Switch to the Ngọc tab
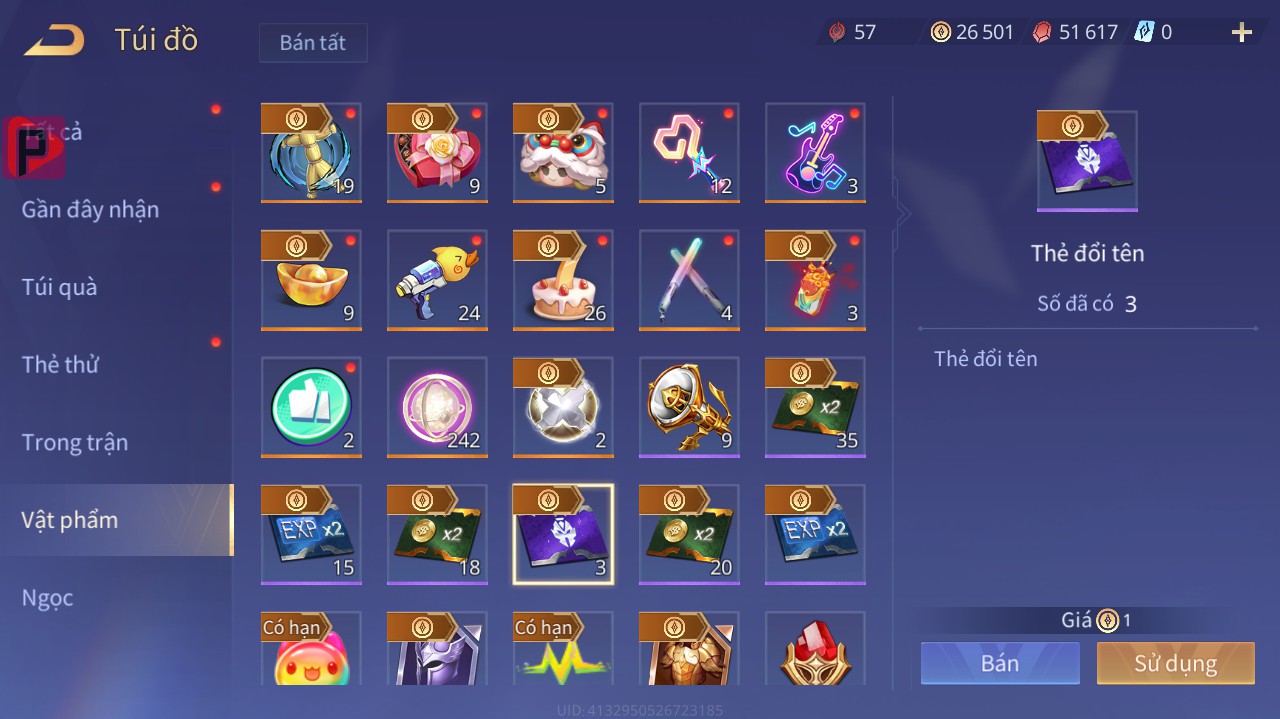 click(x=48, y=598)
